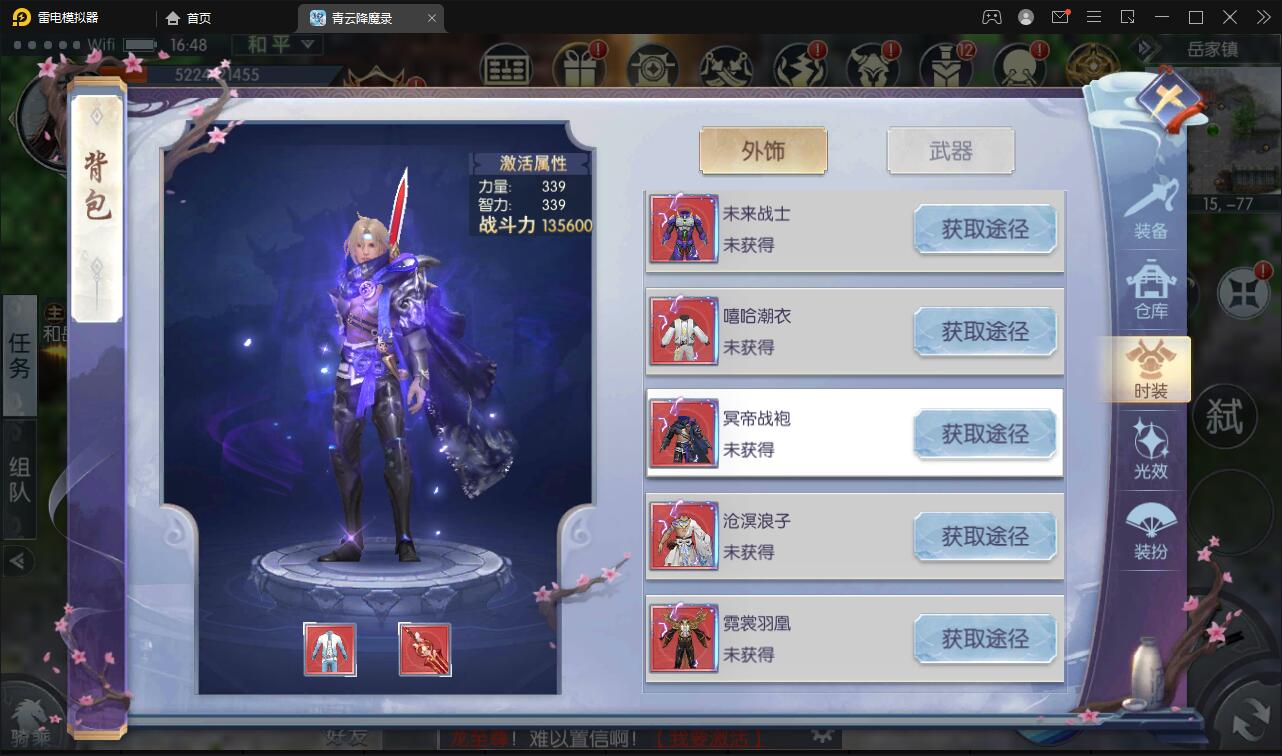Image resolution: width=1282 pixels, height=756 pixels.
Task: Switch to the 武器 weapon tab
Action: point(950,150)
